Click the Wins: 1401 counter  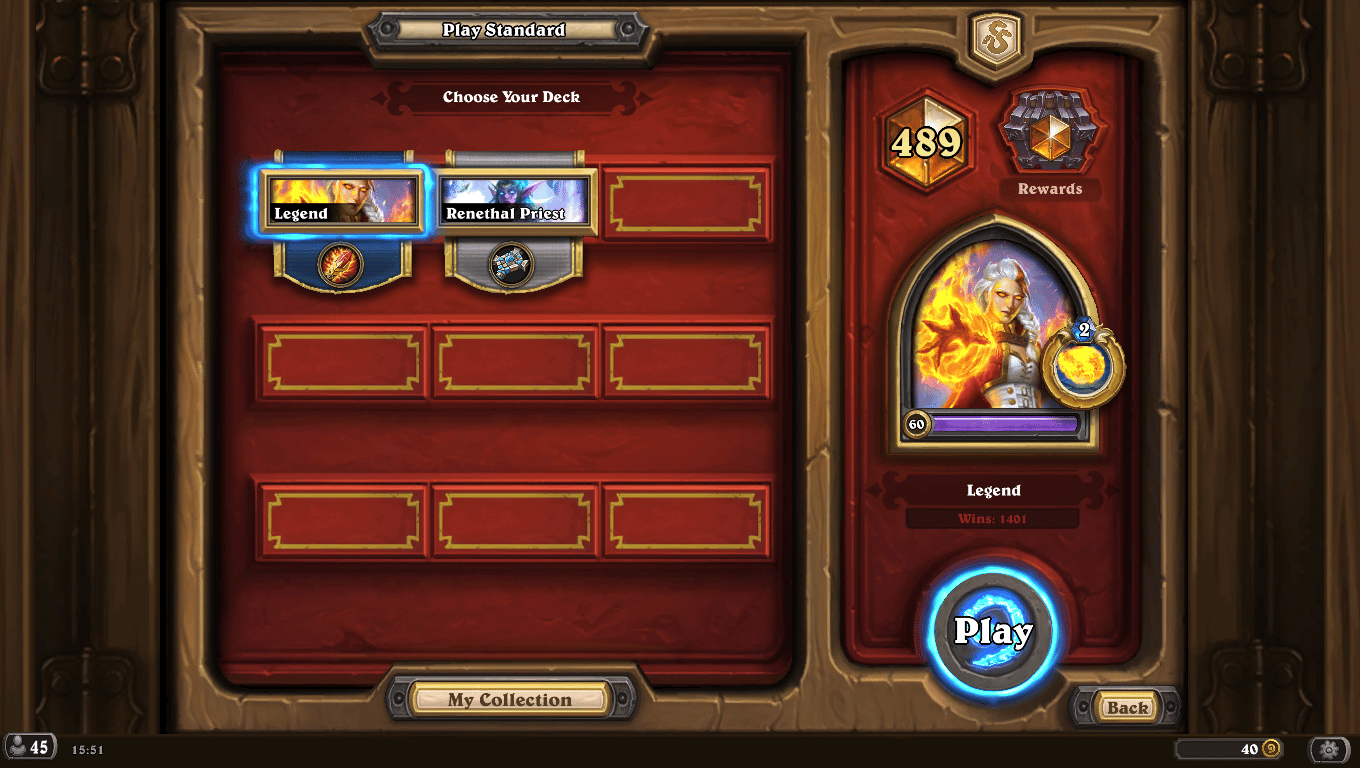pyautogui.click(x=994, y=518)
